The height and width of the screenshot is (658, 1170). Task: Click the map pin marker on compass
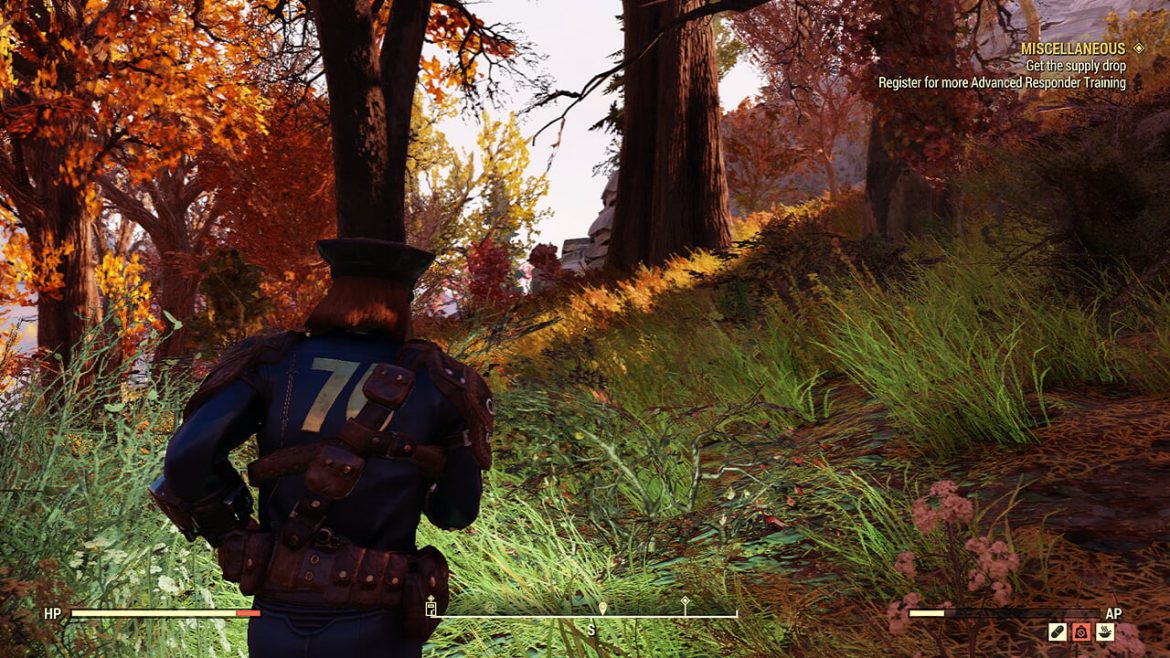603,607
